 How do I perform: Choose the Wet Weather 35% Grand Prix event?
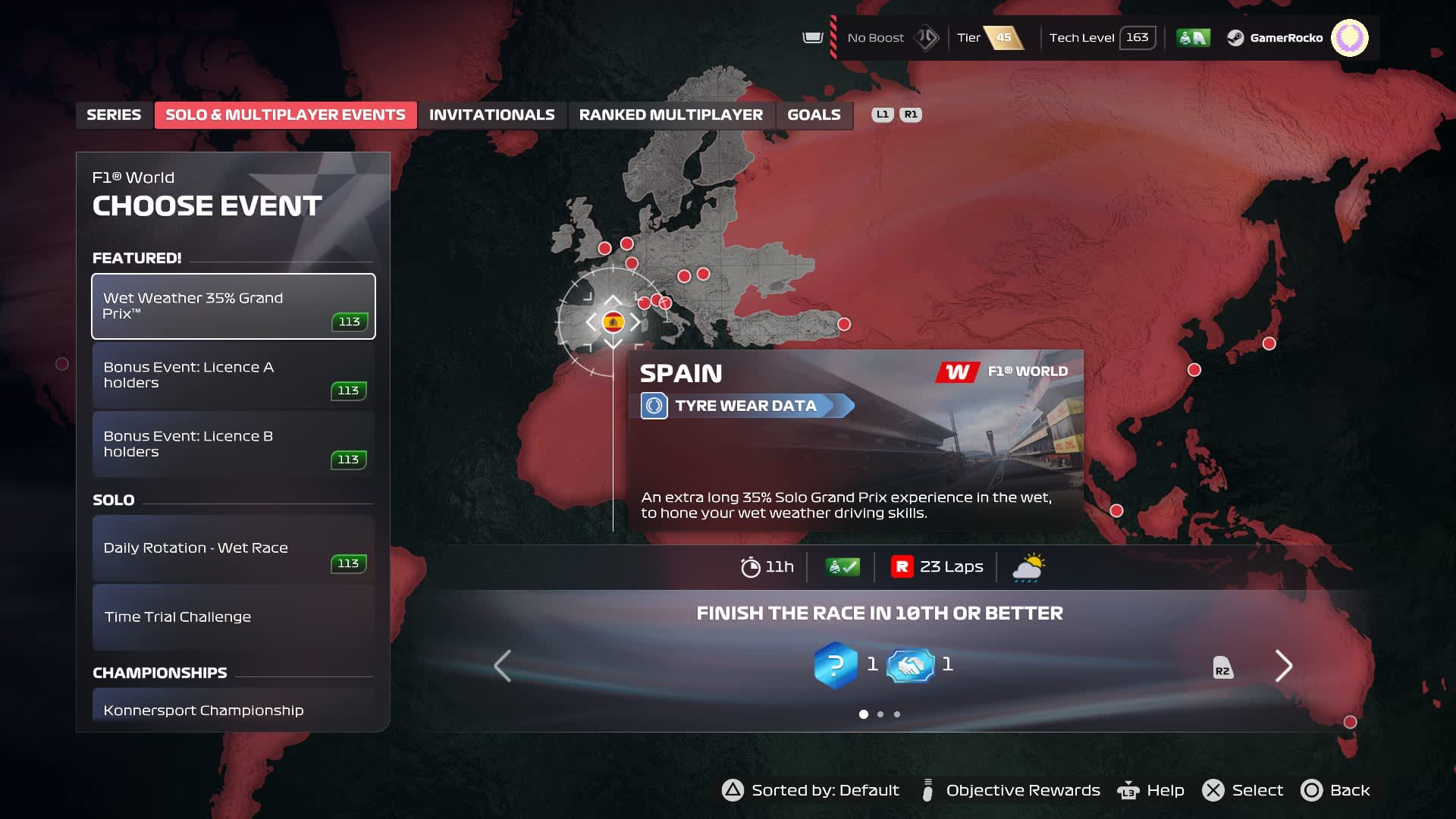click(234, 306)
